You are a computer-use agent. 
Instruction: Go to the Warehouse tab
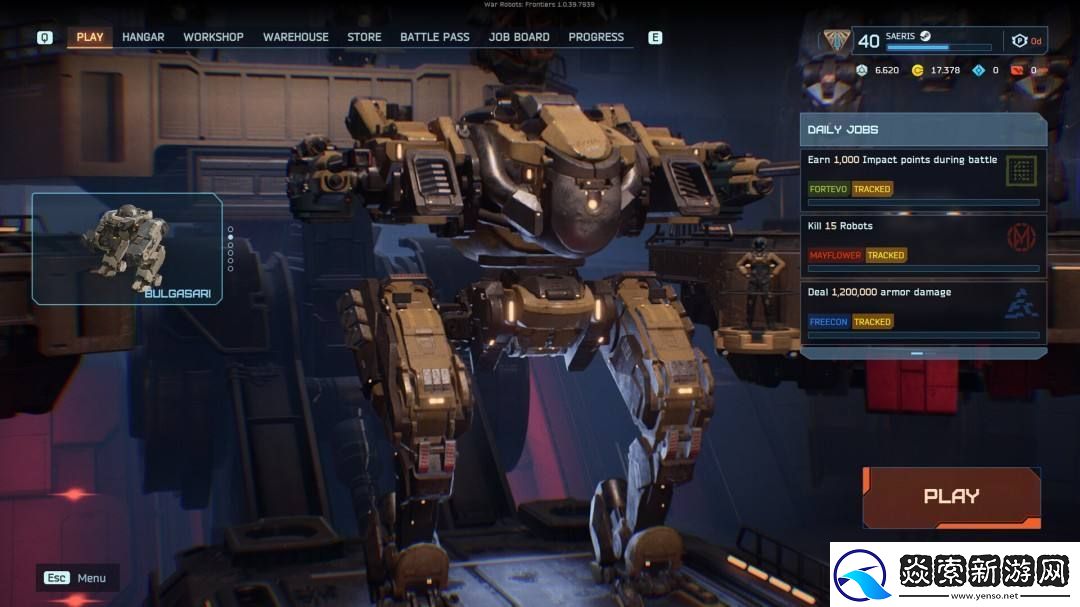coord(296,37)
